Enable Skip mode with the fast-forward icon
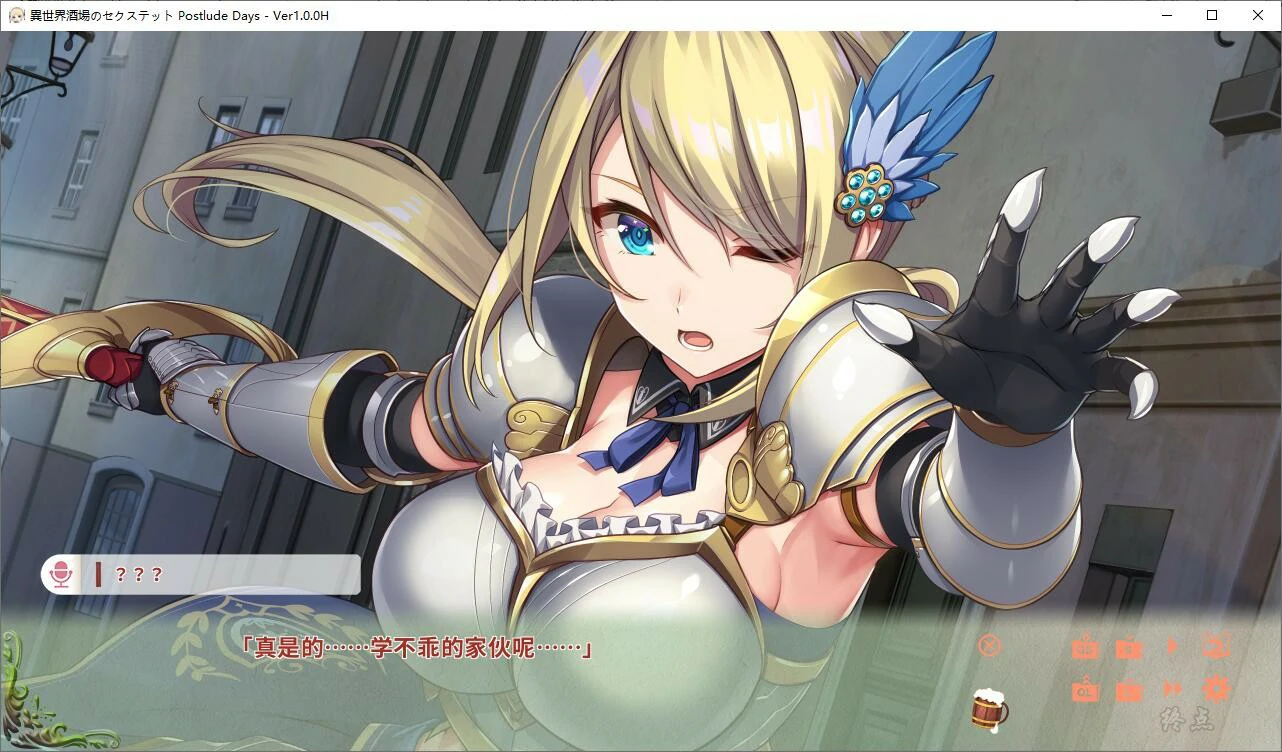 pos(1171,690)
